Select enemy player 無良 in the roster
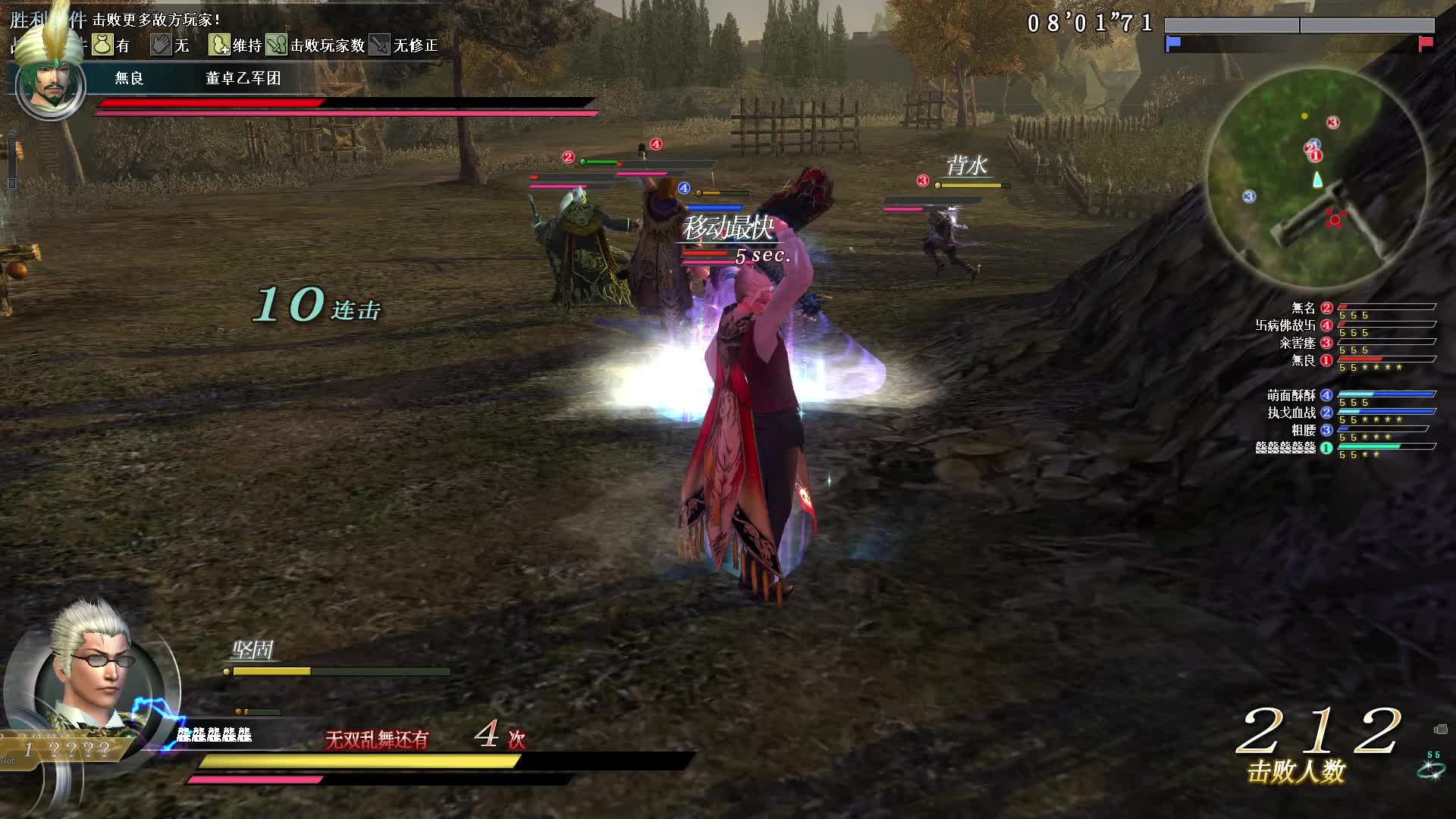The image size is (1456, 819). point(1304,360)
